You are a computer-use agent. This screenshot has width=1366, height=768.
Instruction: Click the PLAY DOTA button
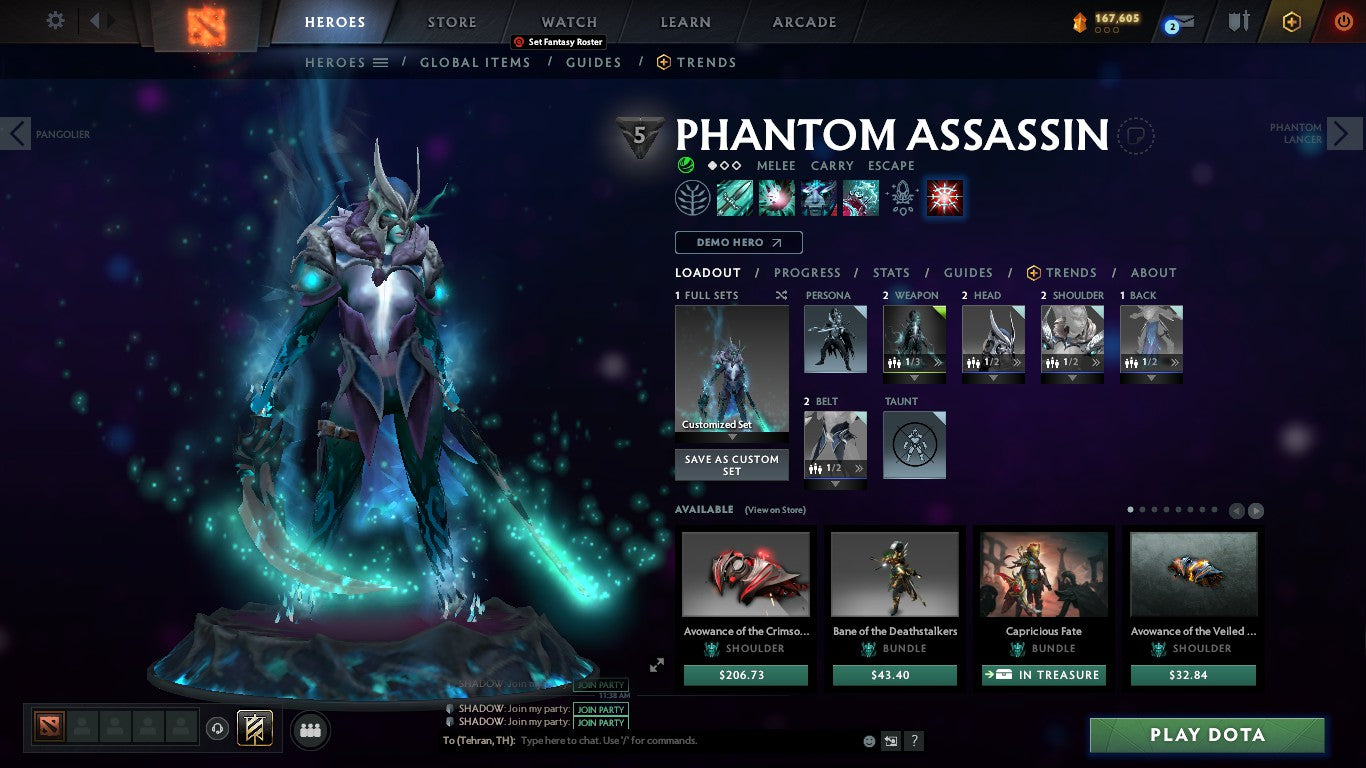pyautogui.click(x=1205, y=735)
